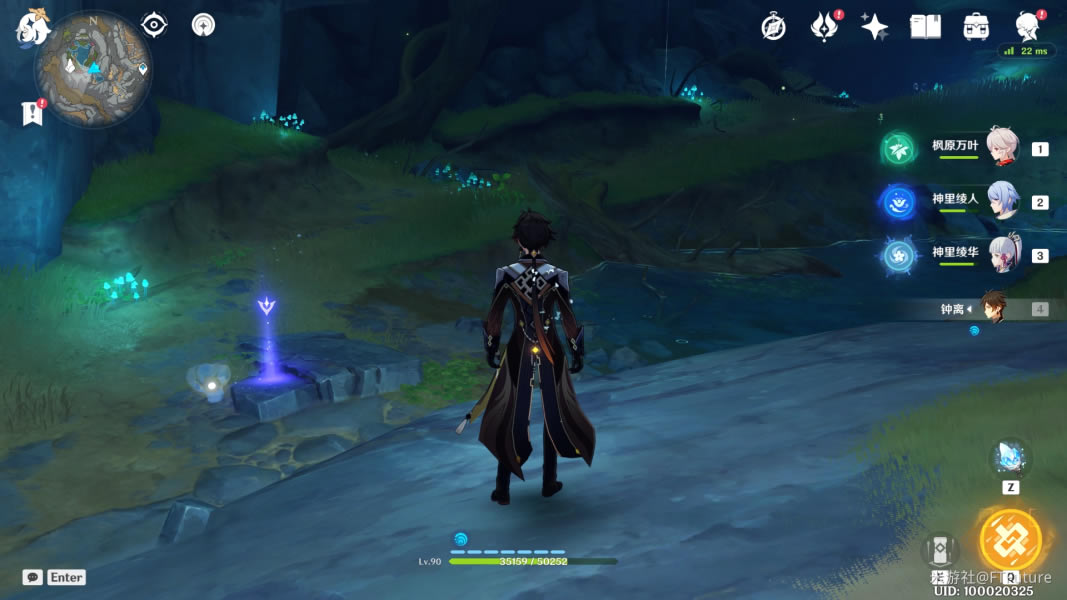This screenshot has width=1067, height=600.
Task: Toggle elemental sight eye icon
Action: point(154,25)
